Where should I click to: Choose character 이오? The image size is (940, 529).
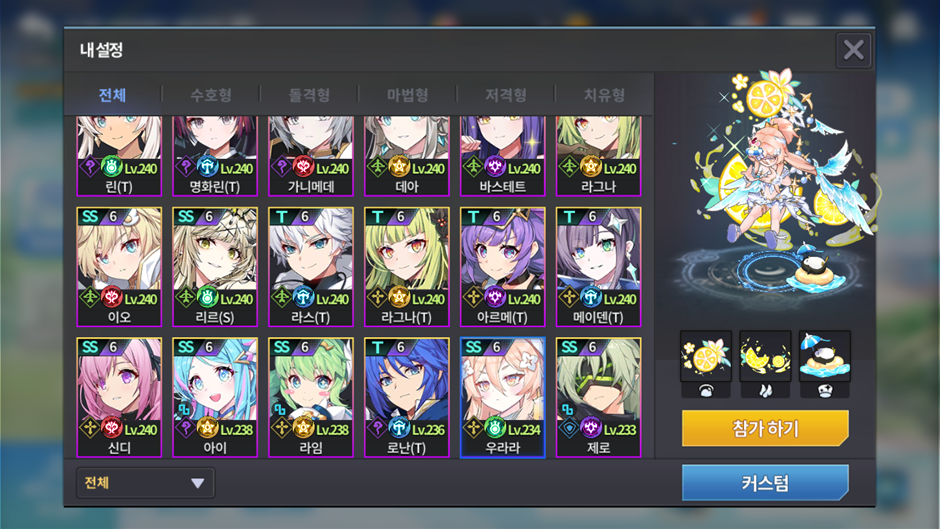119,266
